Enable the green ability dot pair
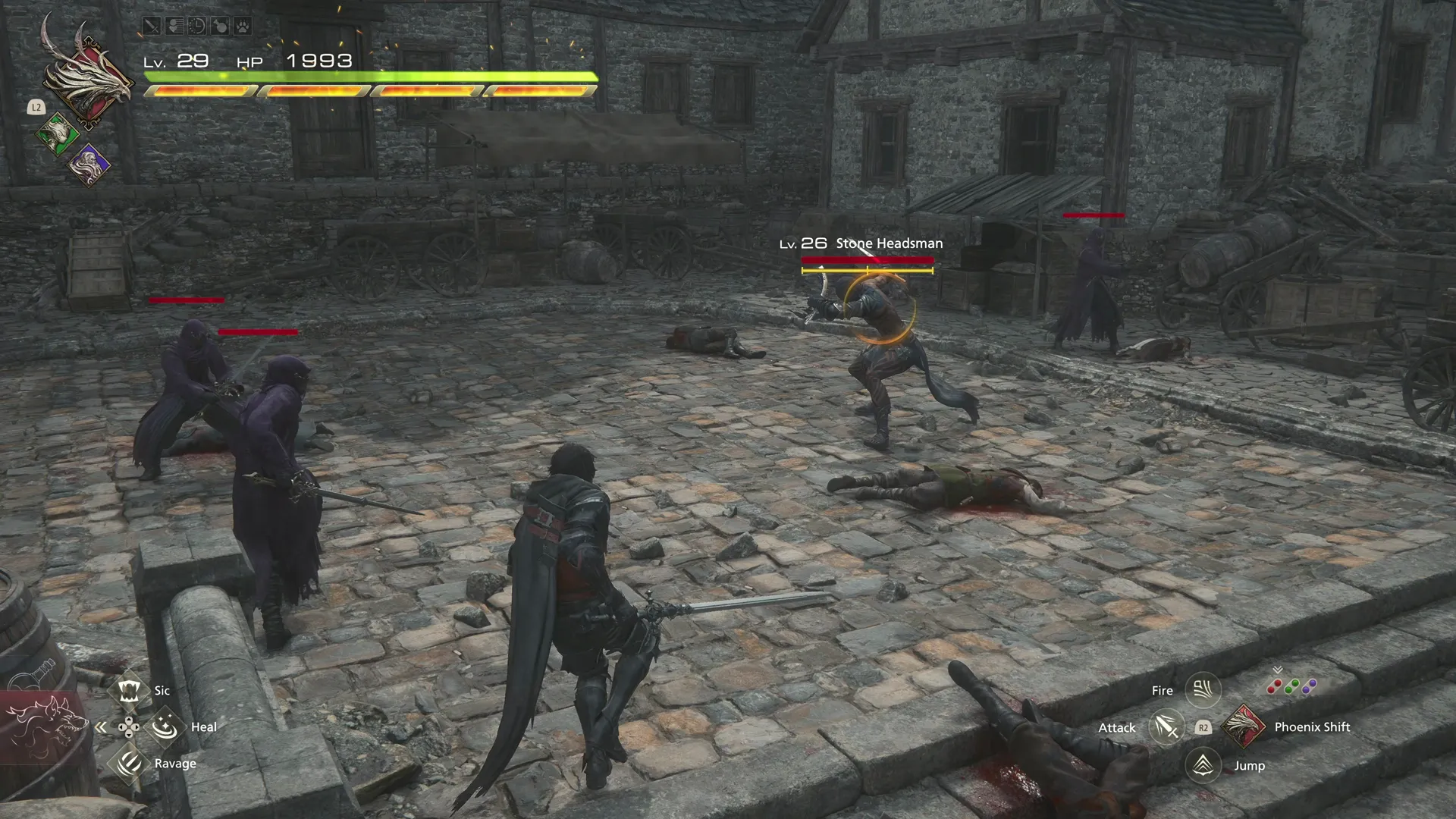The image size is (1456, 819). [x=1291, y=685]
